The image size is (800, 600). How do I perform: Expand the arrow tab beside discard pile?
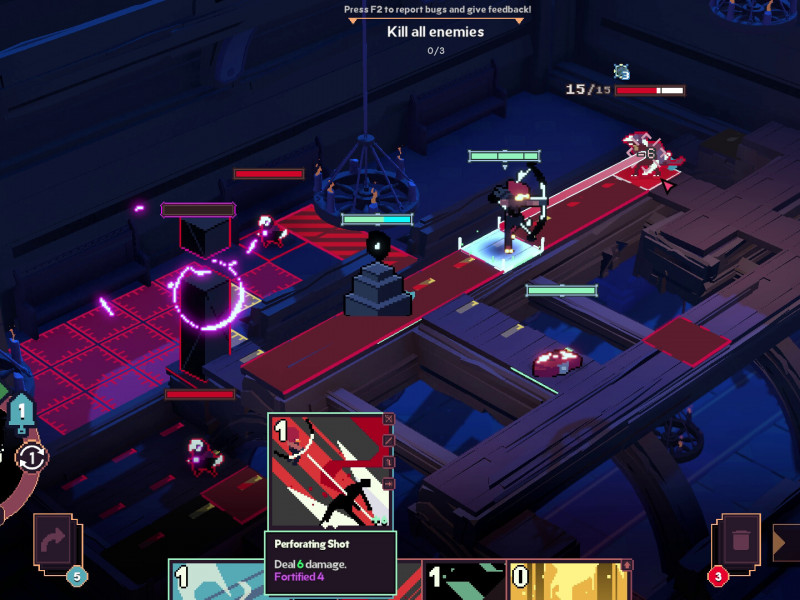pos(783,543)
